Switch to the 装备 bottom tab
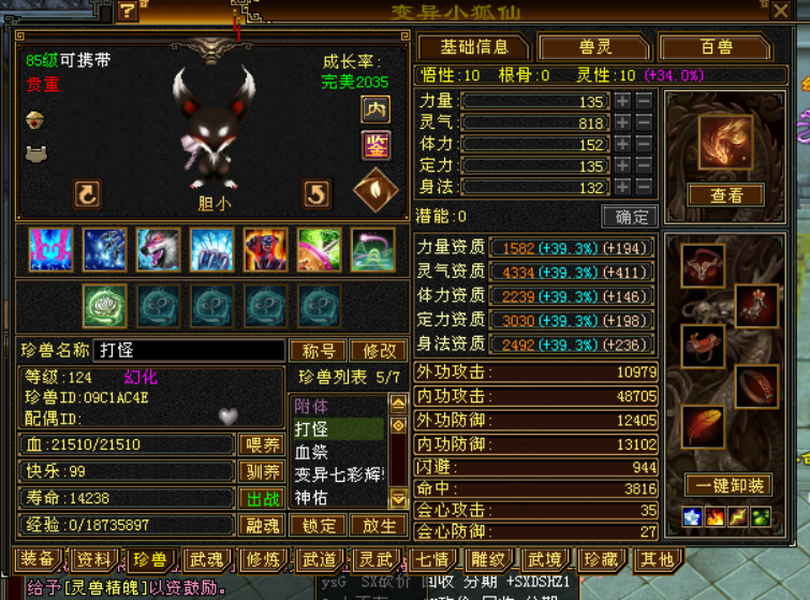 point(38,560)
